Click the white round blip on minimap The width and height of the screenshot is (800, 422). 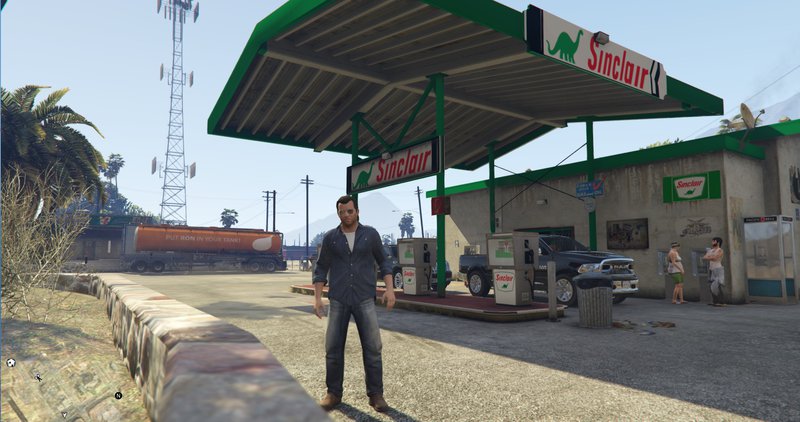pyautogui.click(x=10, y=362)
